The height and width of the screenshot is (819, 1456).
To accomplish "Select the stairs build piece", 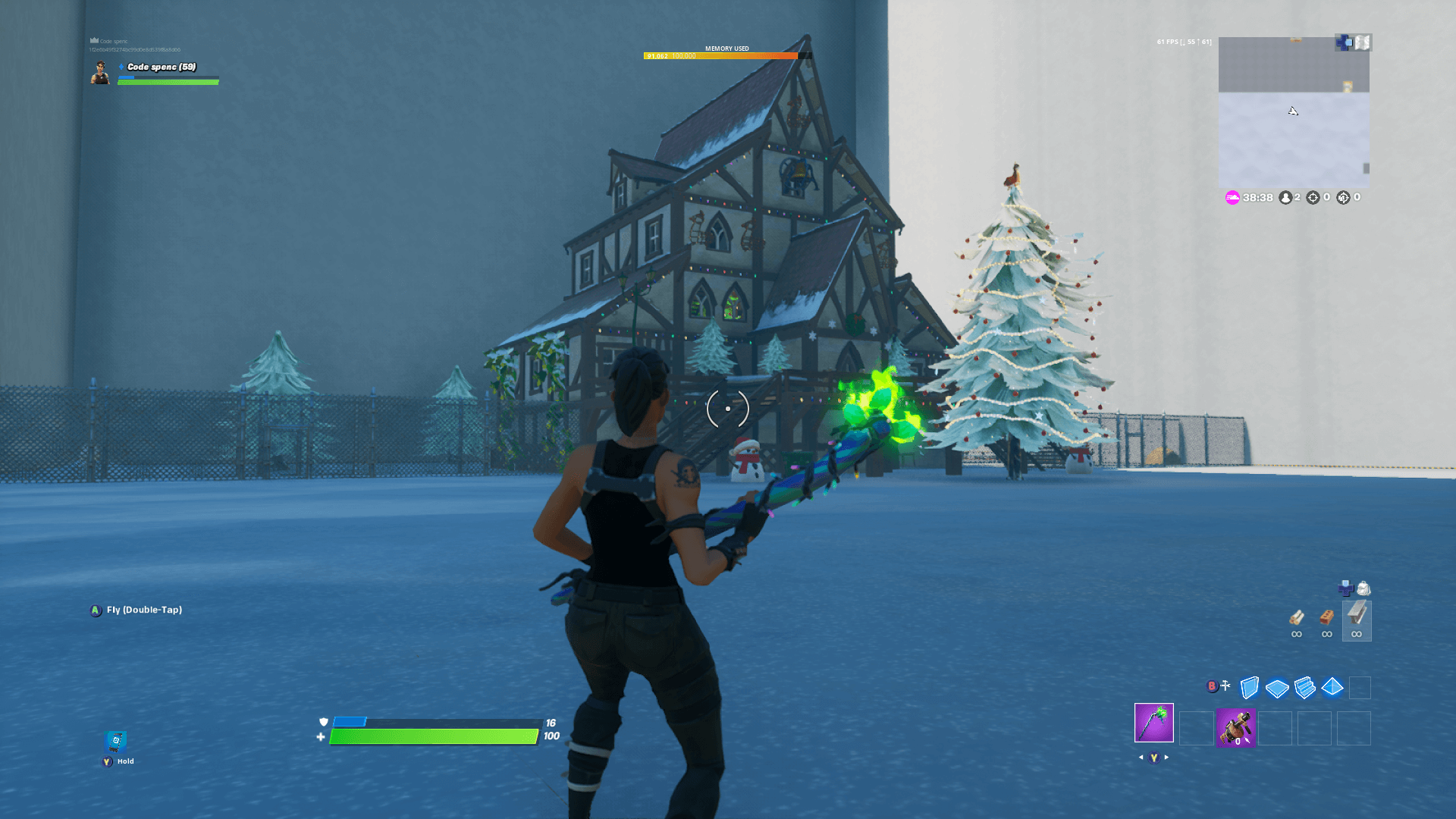I will (x=1304, y=689).
